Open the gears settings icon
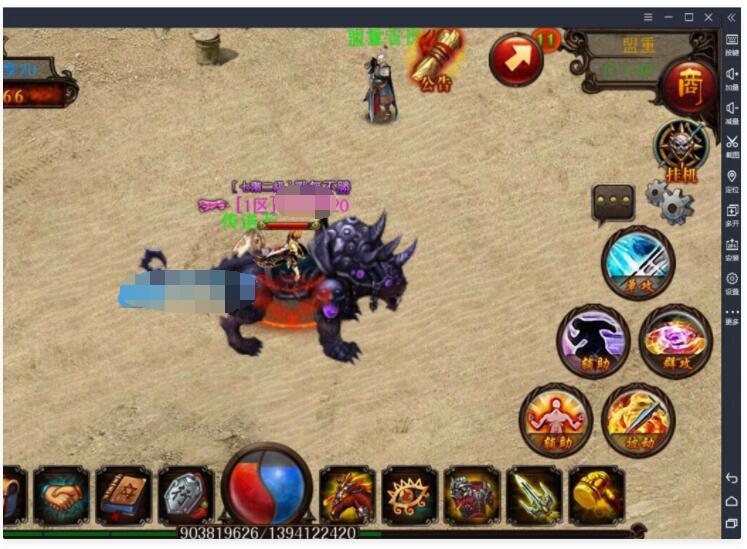Screen dimensions: 747x549 (x=669, y=201)
